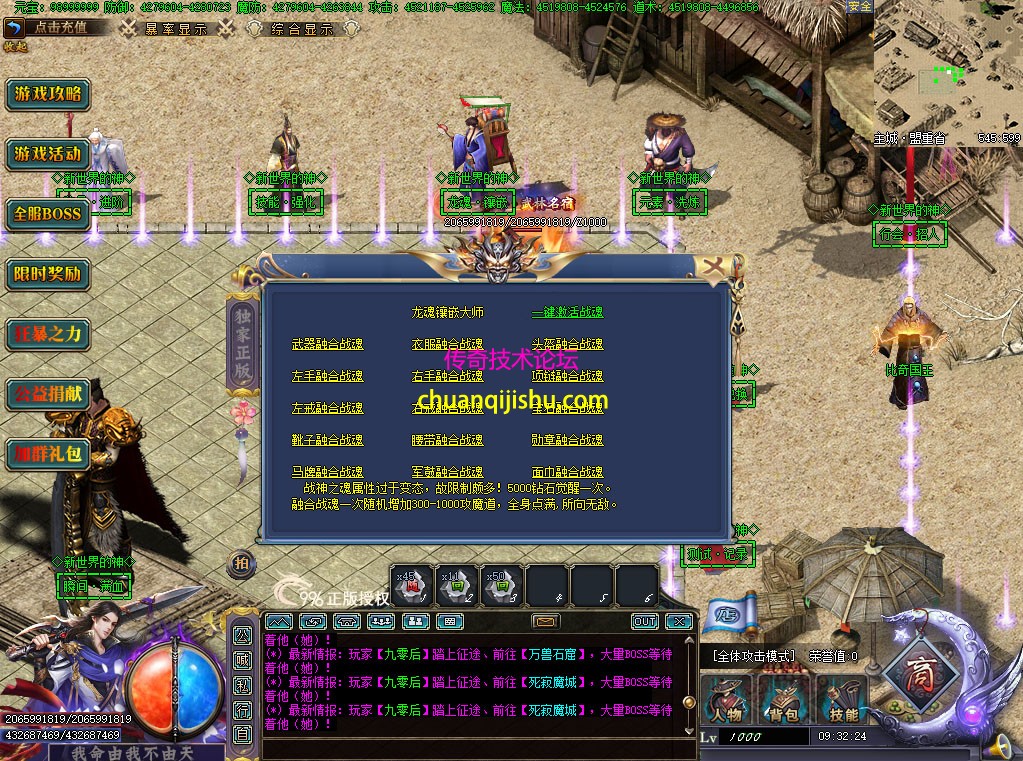
Task: Show the 全服BOSS panel
Action: tap(47, 214)
